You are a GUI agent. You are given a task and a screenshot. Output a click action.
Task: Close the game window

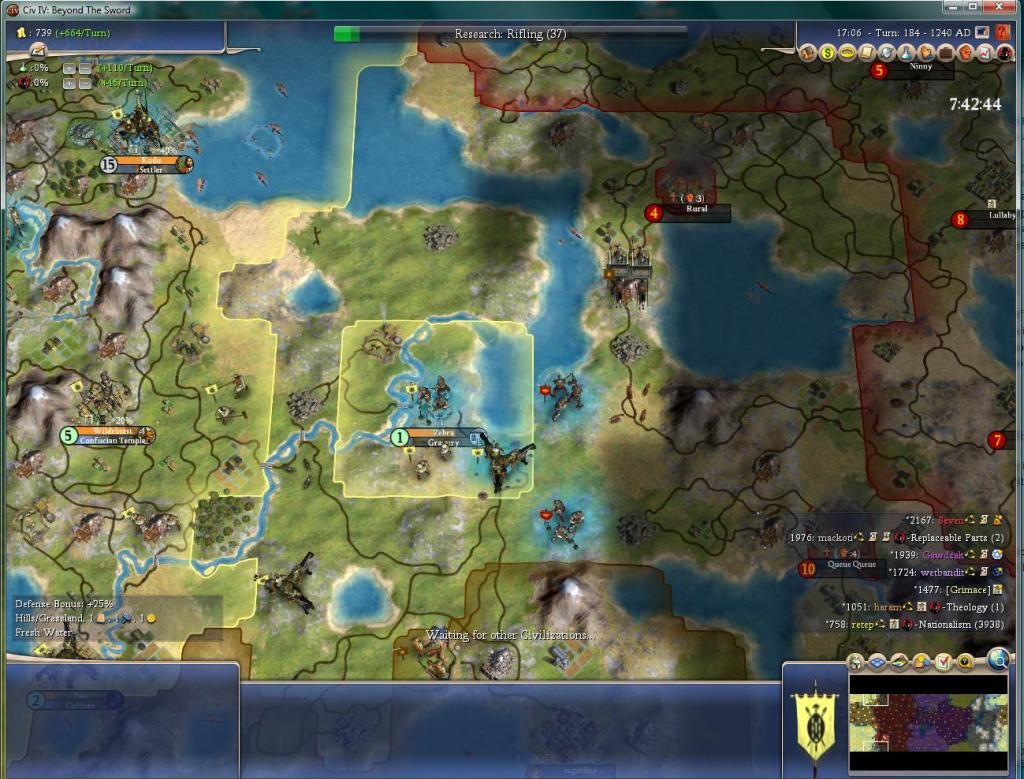pos(1008,9)
